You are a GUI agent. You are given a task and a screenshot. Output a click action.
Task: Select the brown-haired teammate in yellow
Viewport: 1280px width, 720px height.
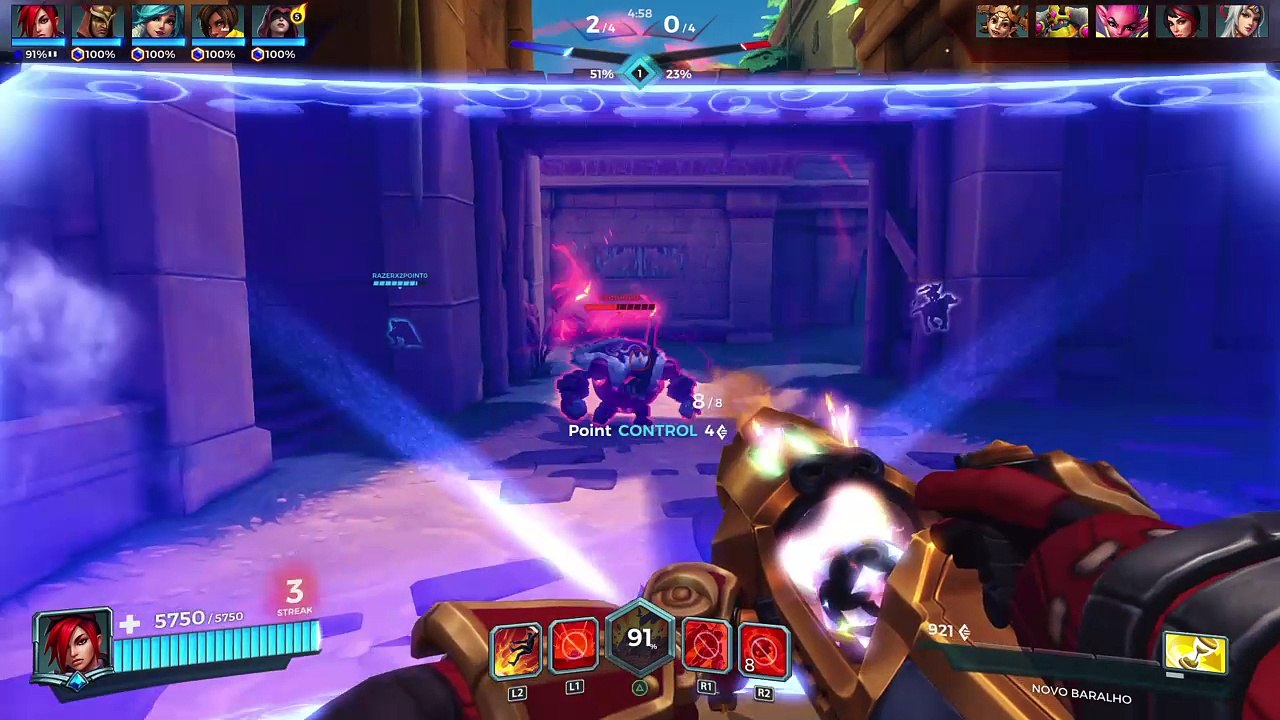(218, 22)
